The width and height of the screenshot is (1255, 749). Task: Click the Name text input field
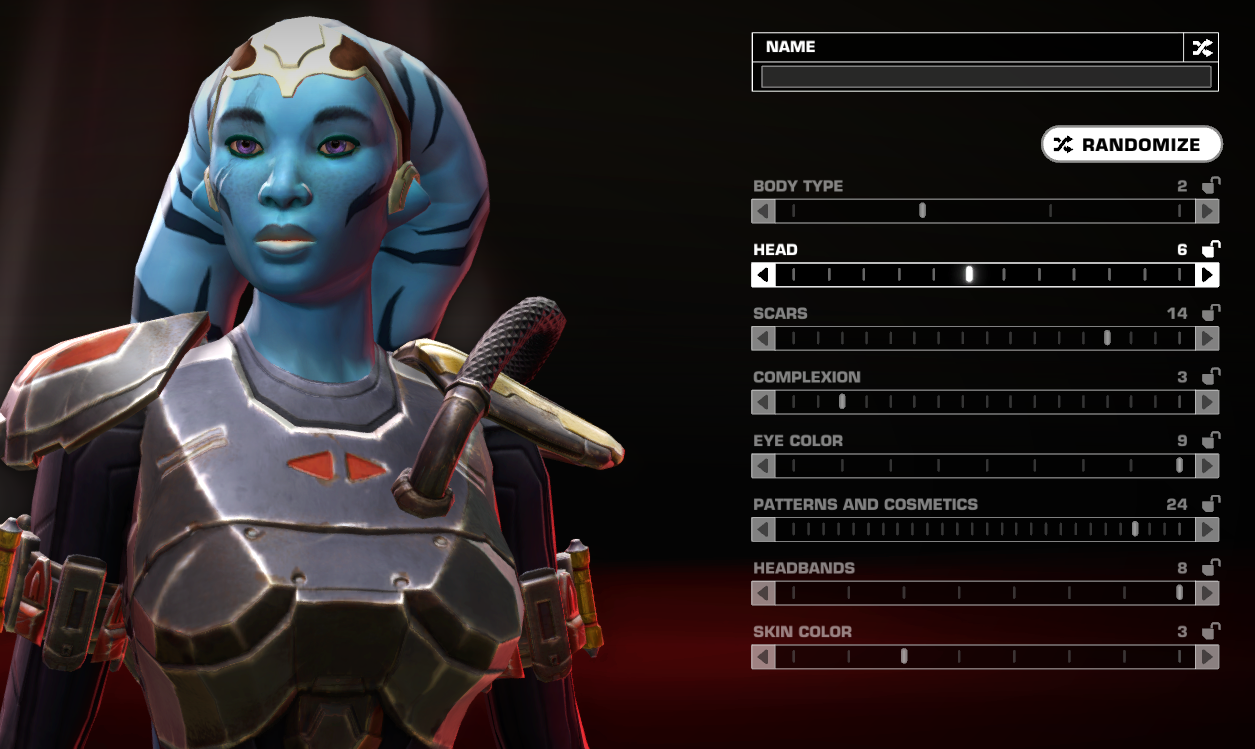[x=985, y=77]
